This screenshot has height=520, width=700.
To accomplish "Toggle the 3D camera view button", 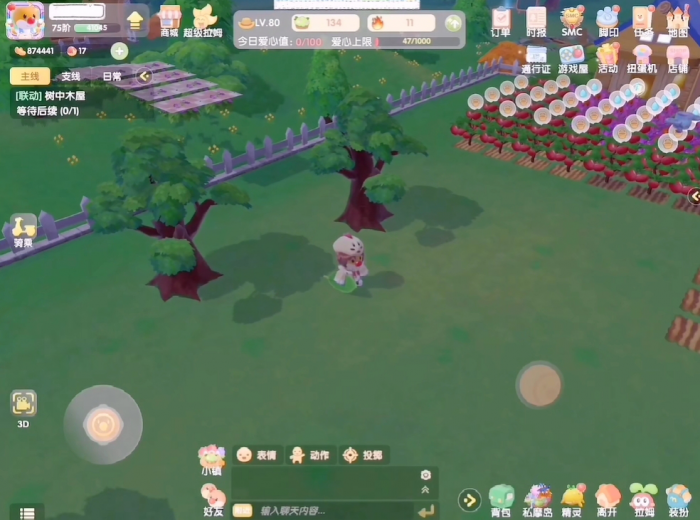I will [x=23, y=406].
